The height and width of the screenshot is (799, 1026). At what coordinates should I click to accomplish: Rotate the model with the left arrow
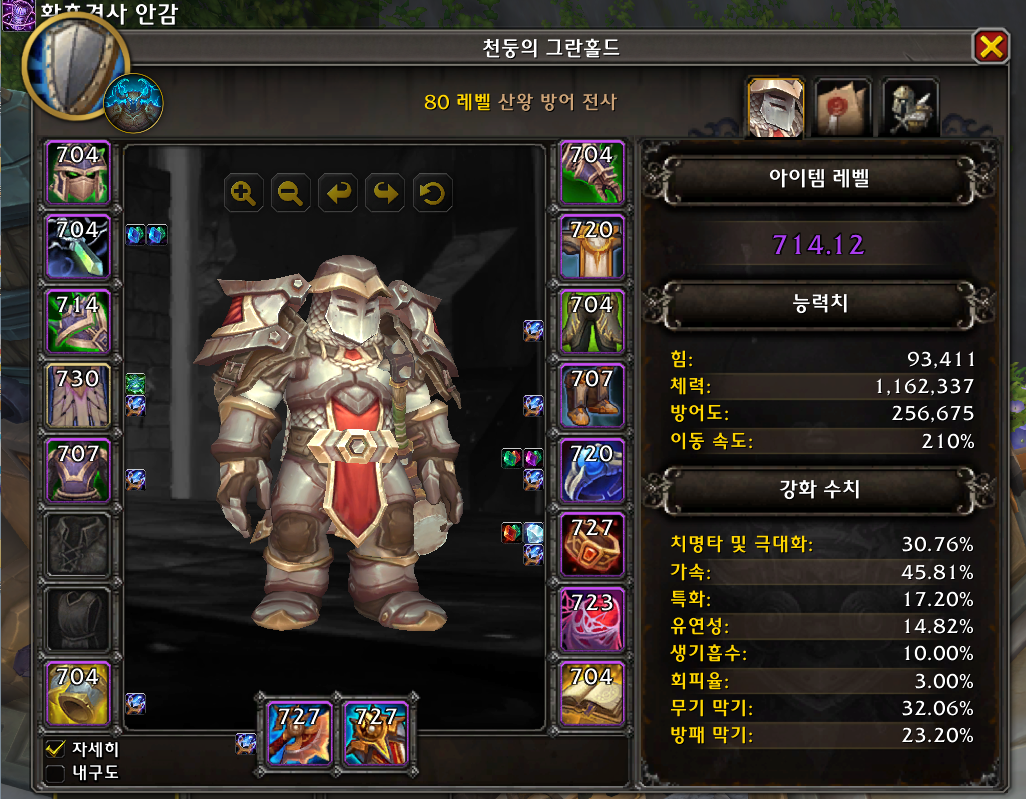point(338,193)
